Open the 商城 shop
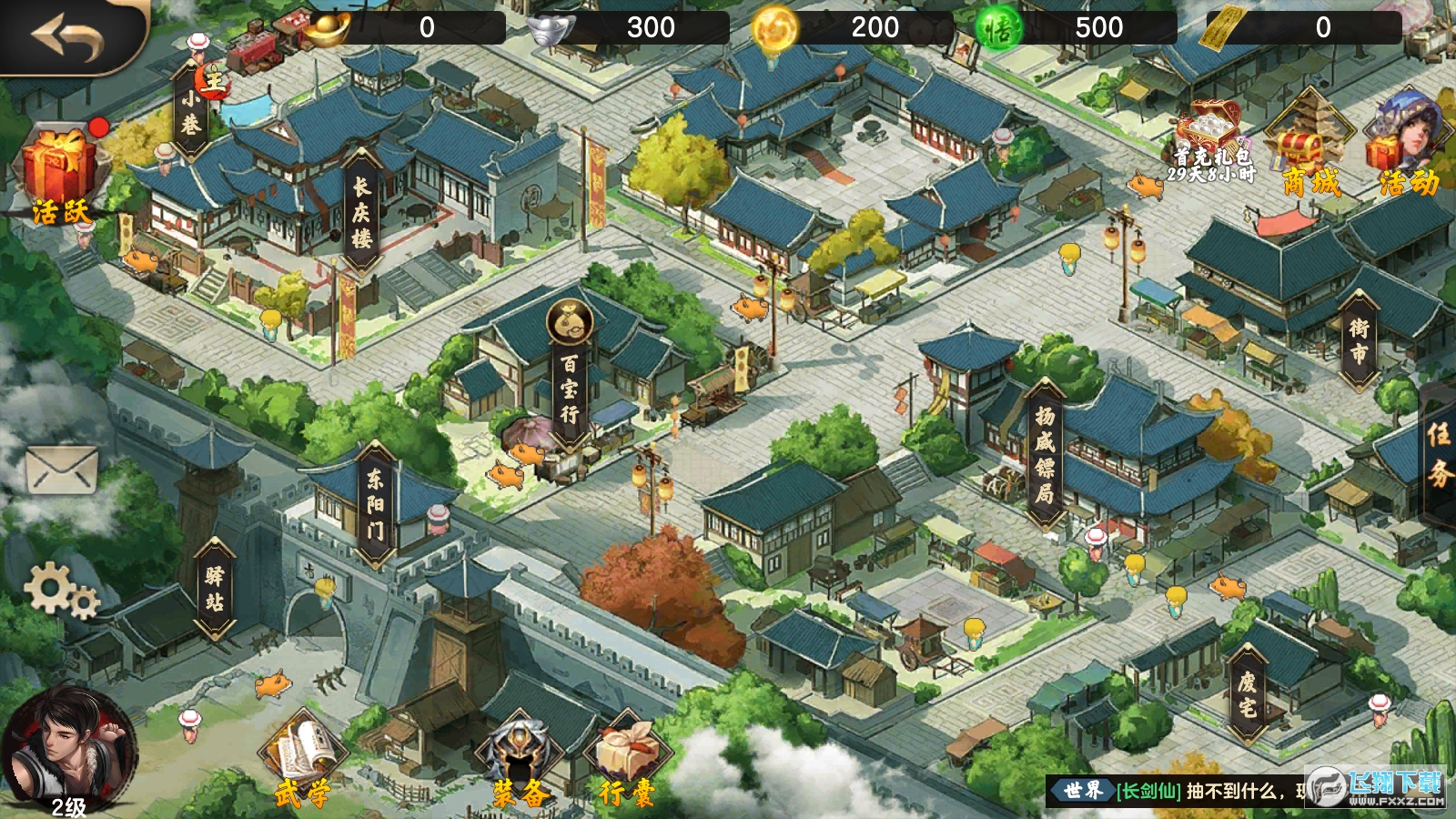The image size is (1456, 819). click(1310, 150)
